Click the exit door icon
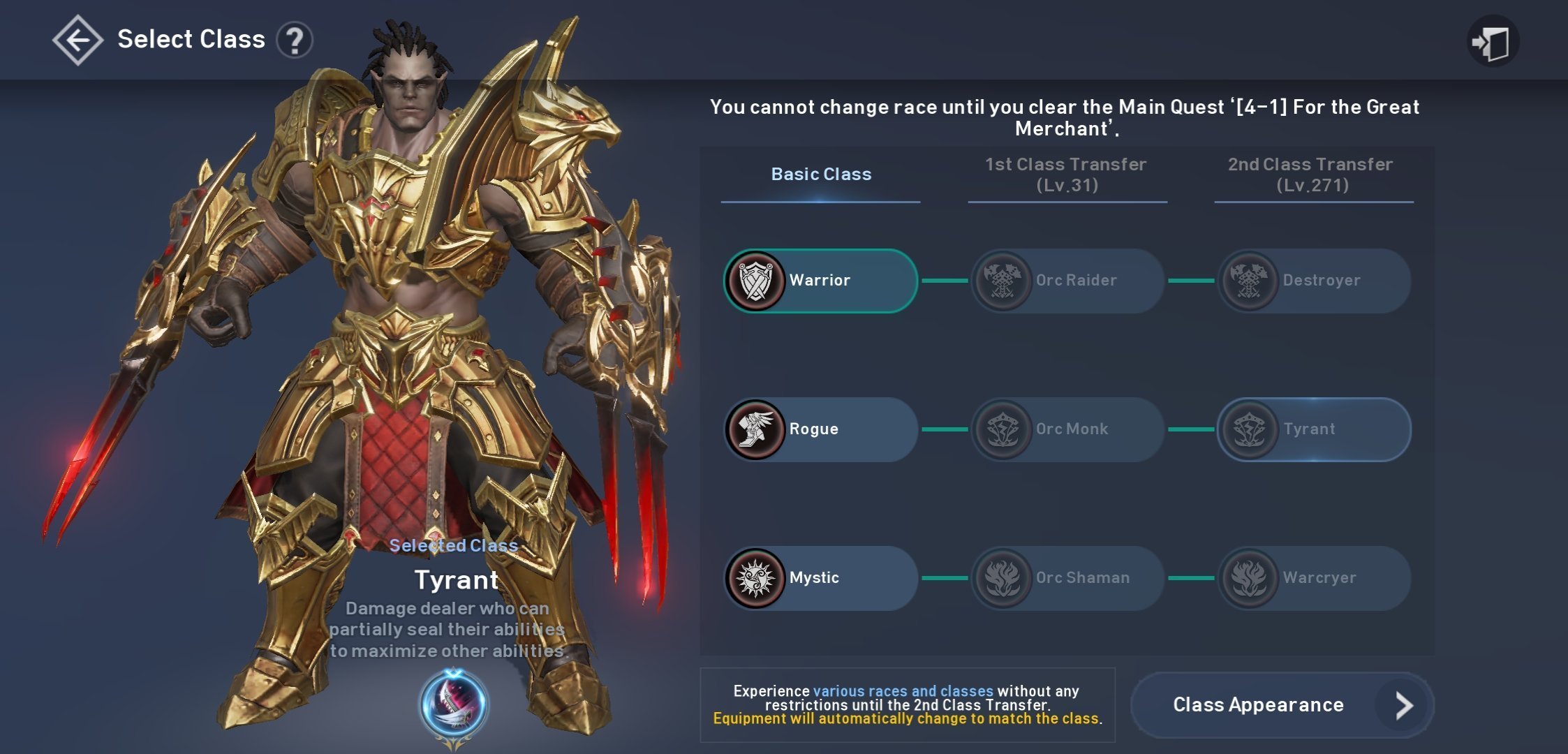The width and height of the screenshot is (1568, 754). [1493, 42]
